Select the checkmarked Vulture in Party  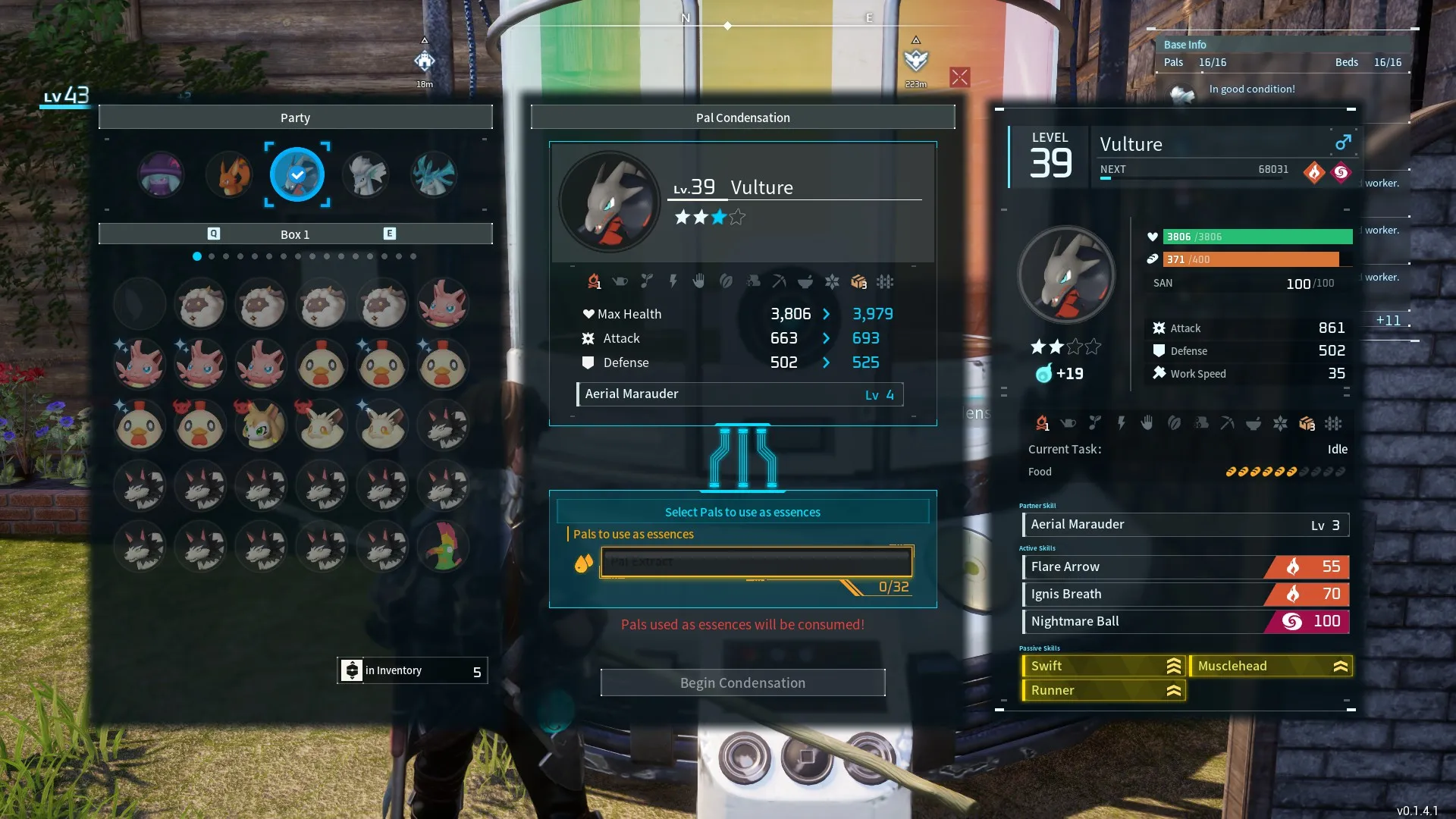(297, 174)
